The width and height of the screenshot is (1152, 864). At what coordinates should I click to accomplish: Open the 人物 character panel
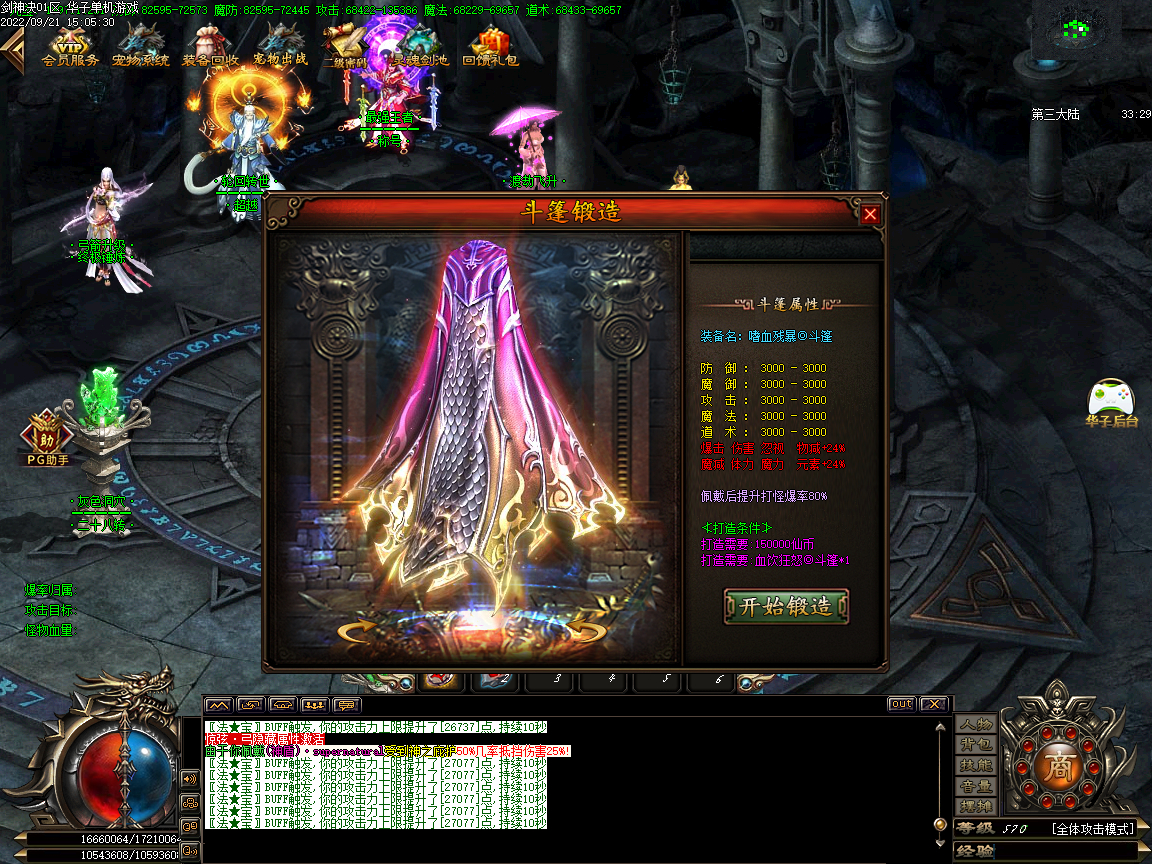coord(975,724)
